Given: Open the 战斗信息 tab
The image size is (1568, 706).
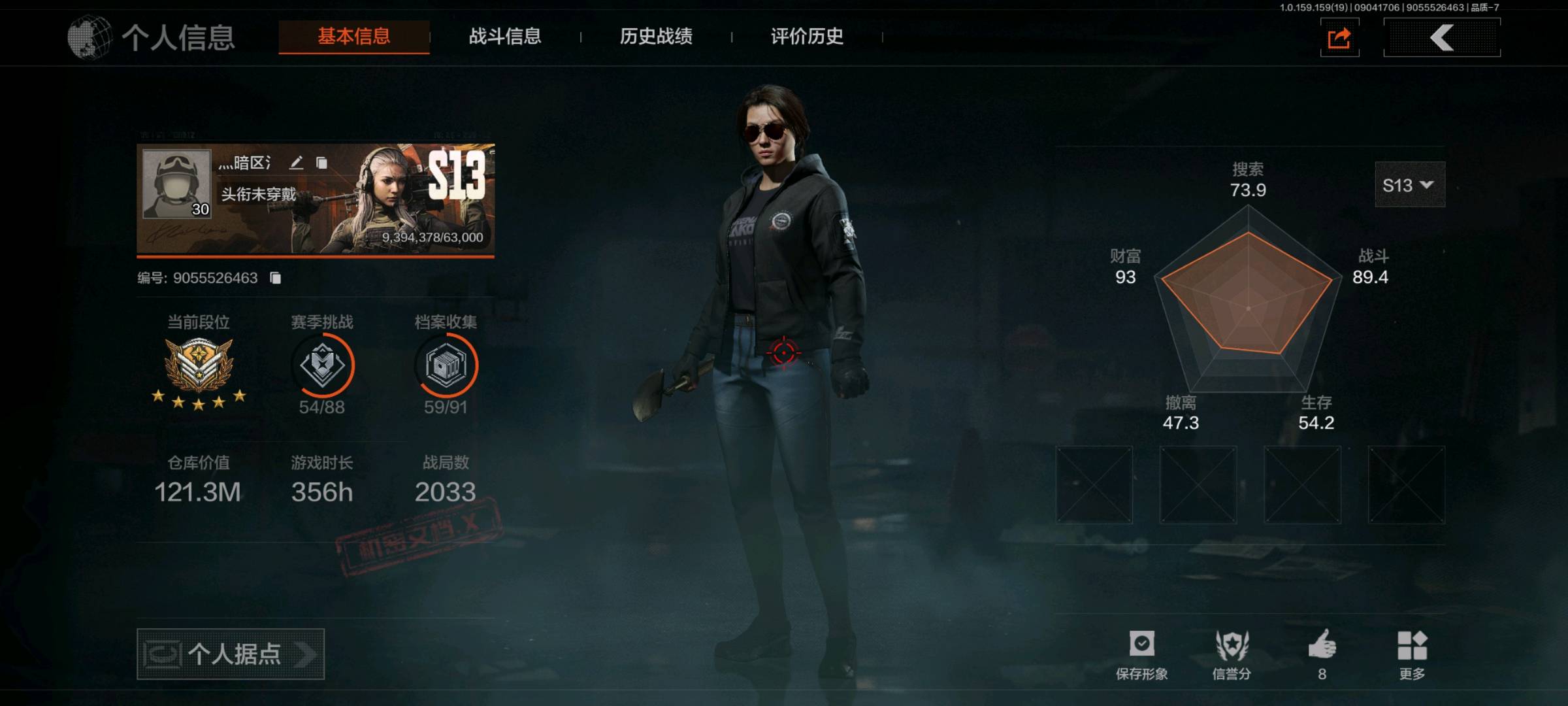Looking at the screenshot, I should [504, 37].
